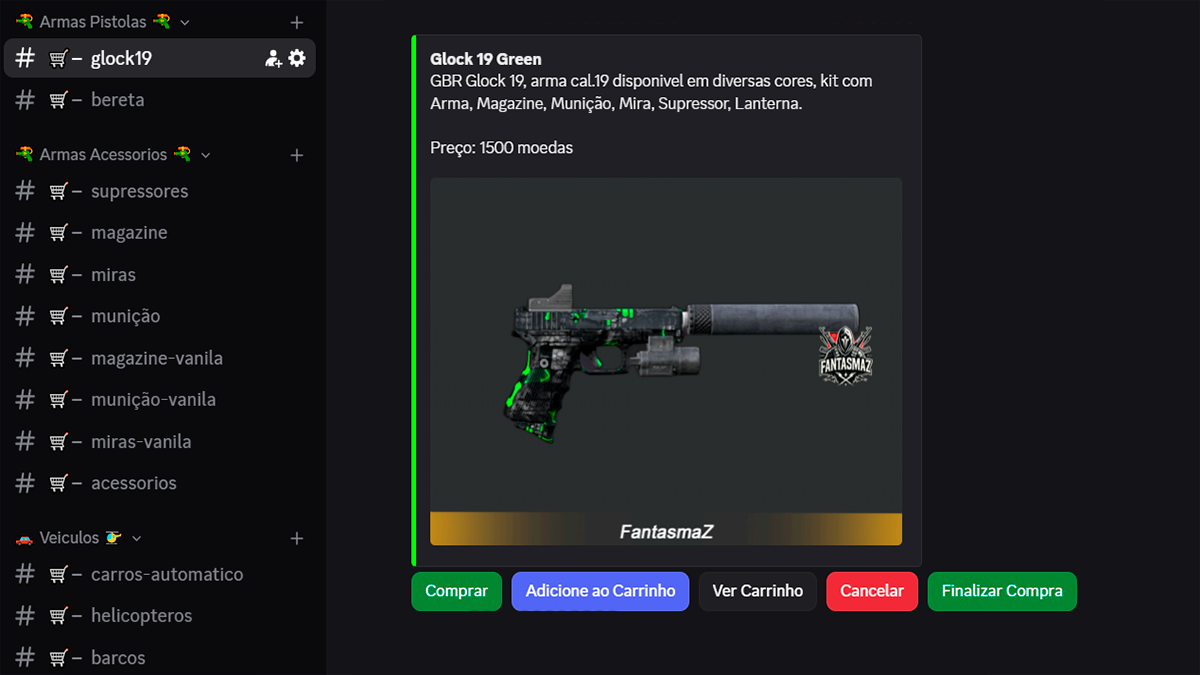Viewport: 1200px width, 675px height.
Task: Enlarge the Glock 19 Green product image
Action: [x=666, y=361]
